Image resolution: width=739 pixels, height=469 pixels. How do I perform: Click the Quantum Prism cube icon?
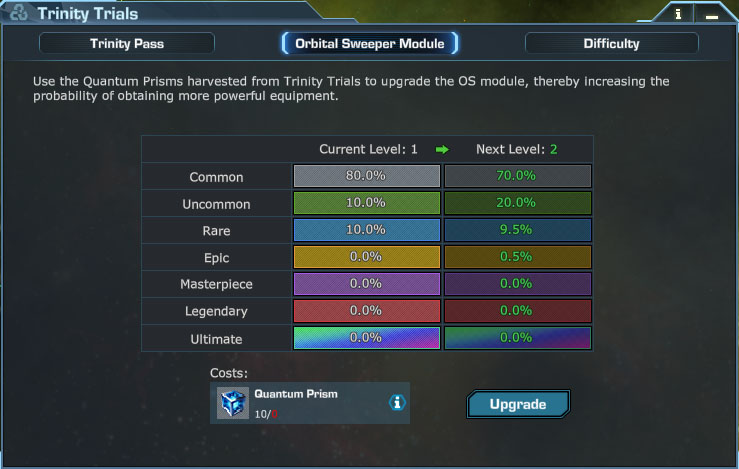click(x=233, y=402)
